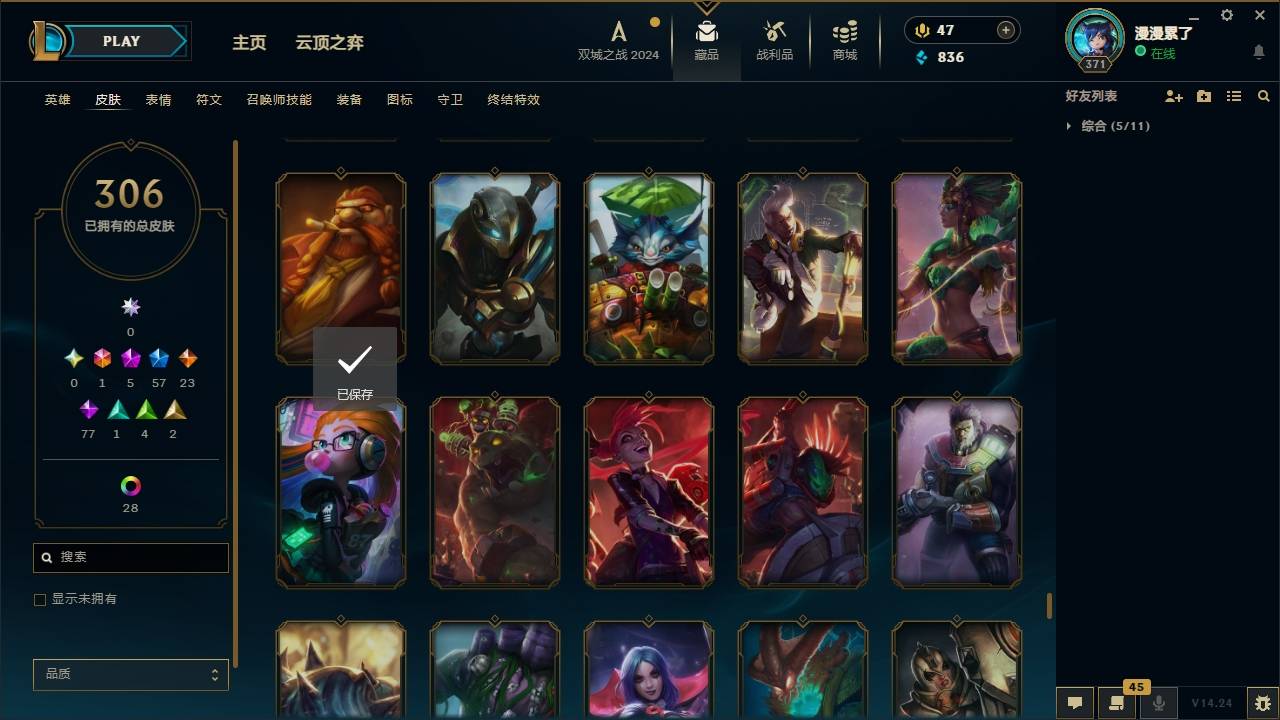Click the add friend icon above friends list
Image resolution: width=1280 pixels, height=720 pixels.
[x=1174, y=96]
